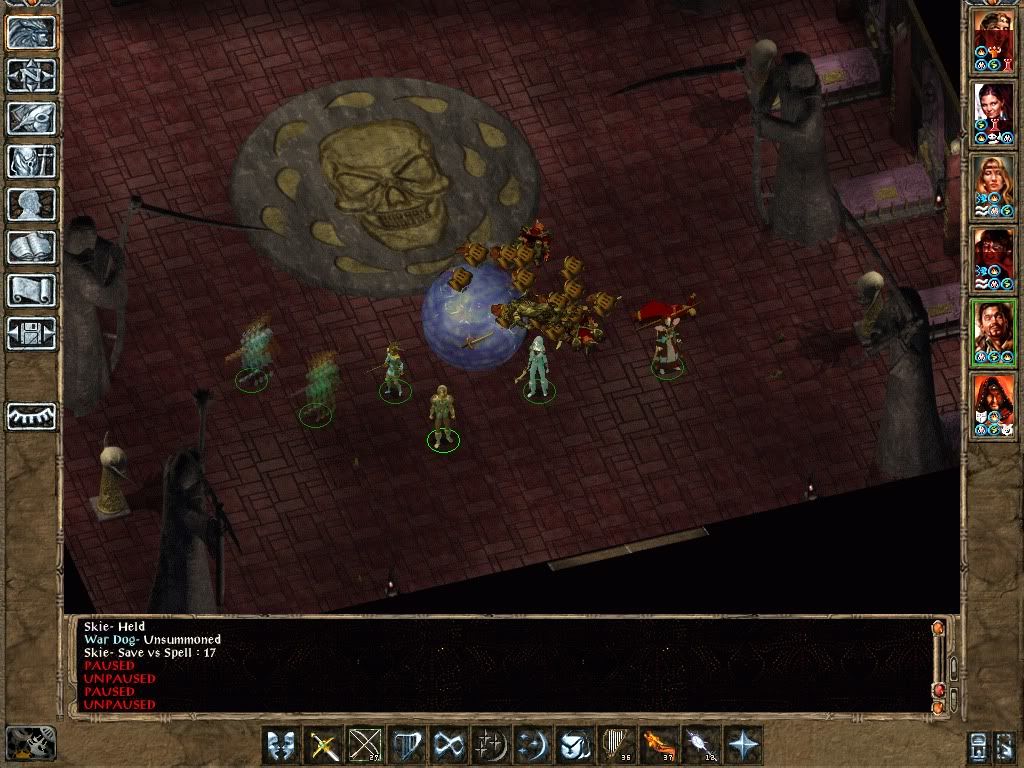Open the priest scroll button
The height and width of the screenshot is (768, 1024).
click(x=31, y=290)
